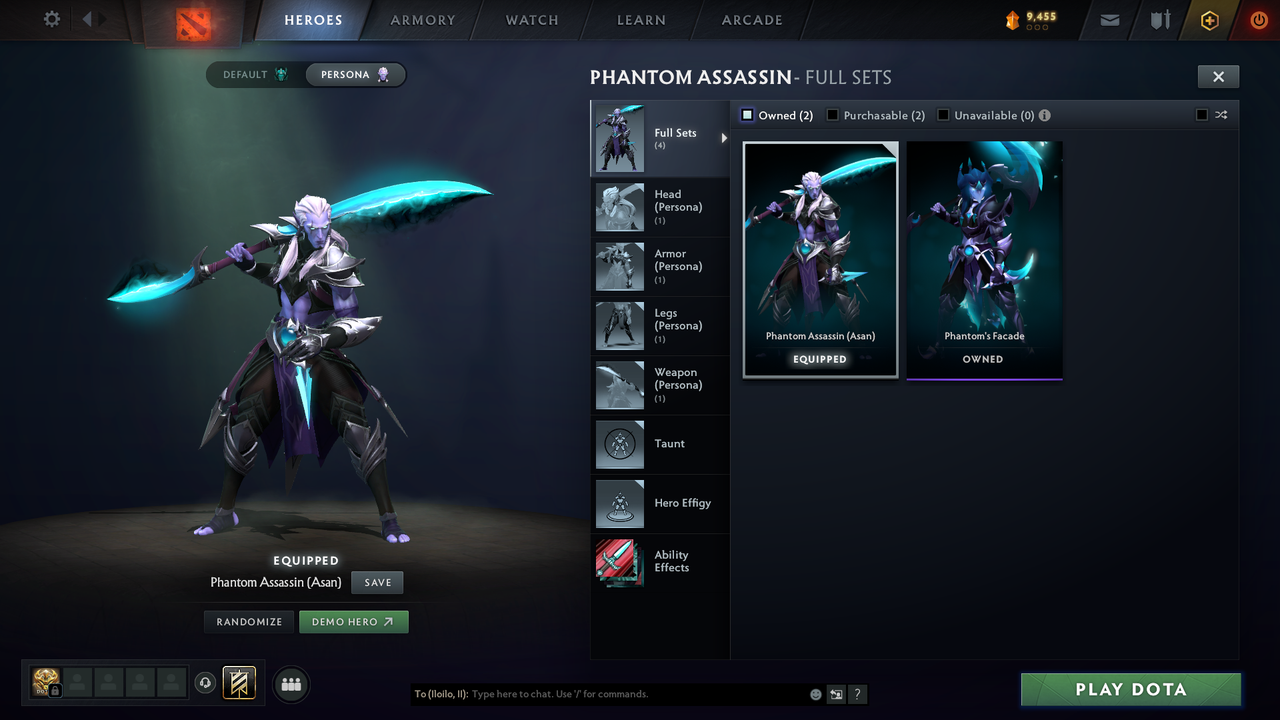This screenshot has height=720, width=1280.
Task: Select the Ability Effects sword icon
Action: tap(619, 563)
